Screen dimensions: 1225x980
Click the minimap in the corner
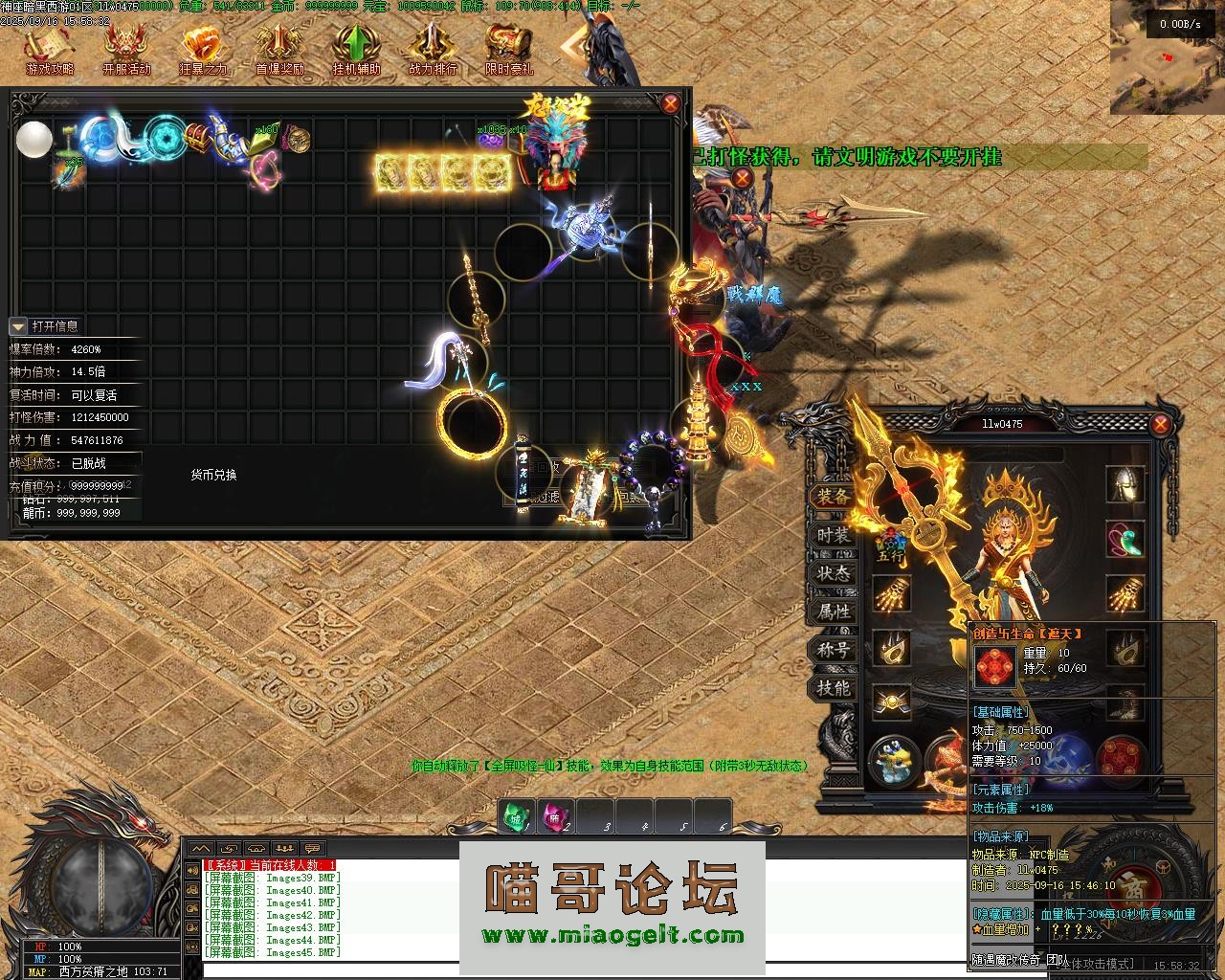pos(1167,44)
